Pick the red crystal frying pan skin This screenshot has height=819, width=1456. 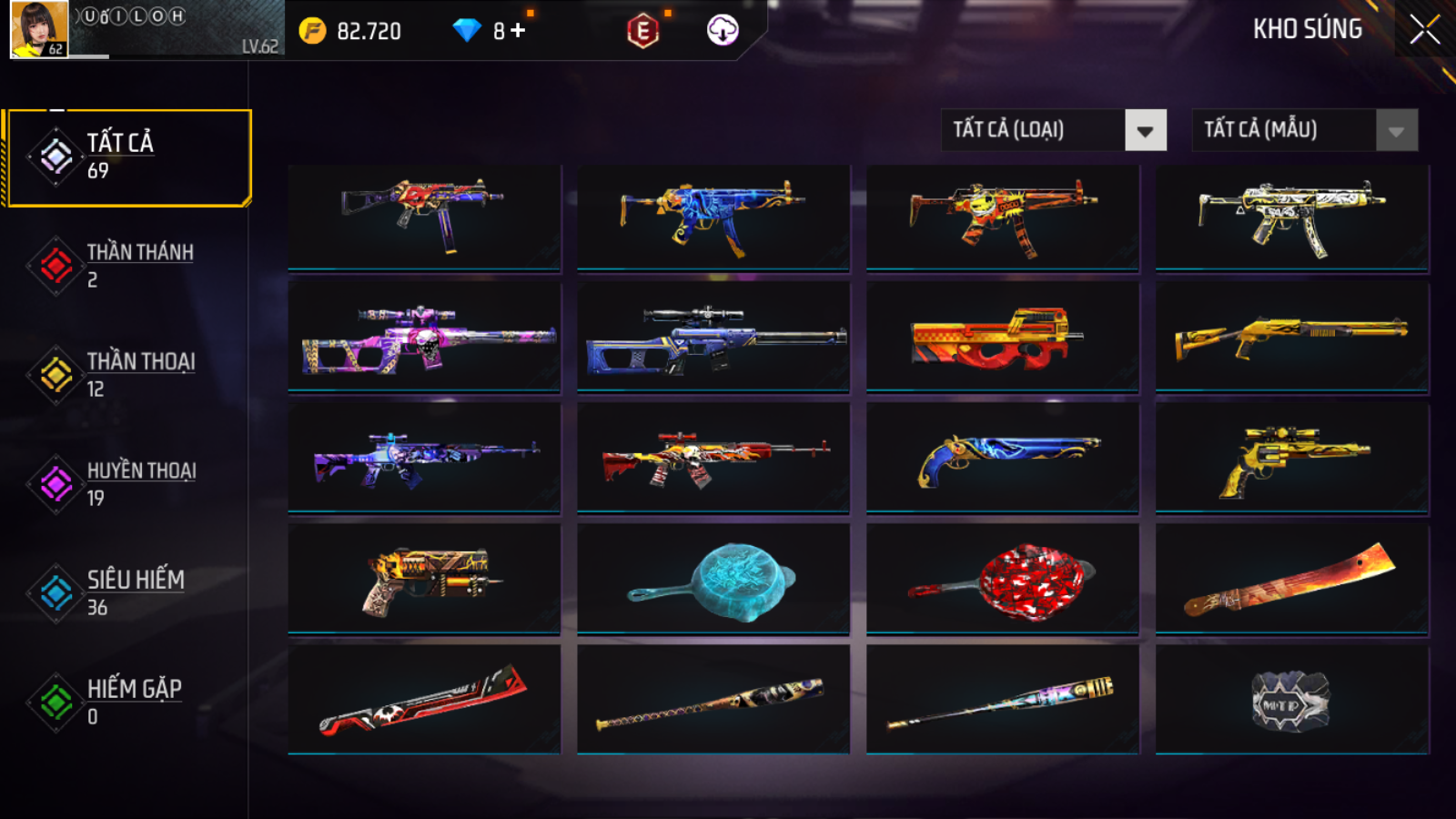tap(1002, 580)
